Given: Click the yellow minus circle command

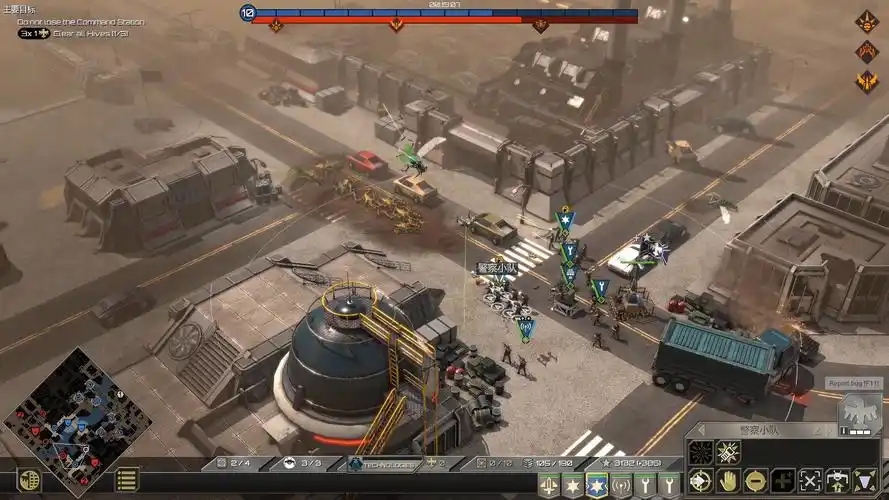Looking at the screenshot, I should (x=755, y=479).
